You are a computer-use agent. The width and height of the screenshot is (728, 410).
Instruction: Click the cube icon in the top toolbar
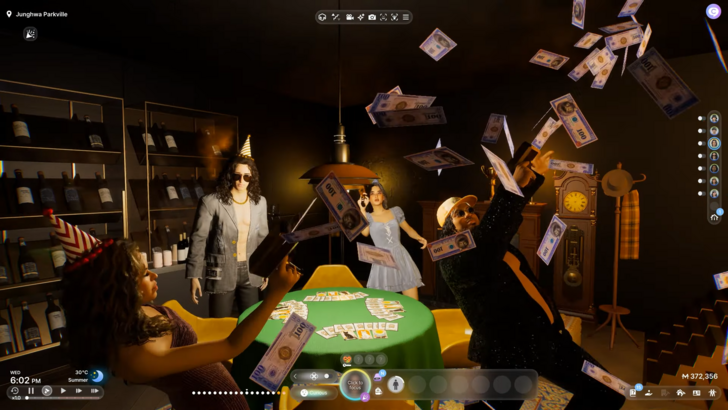[x=322, y=17]
